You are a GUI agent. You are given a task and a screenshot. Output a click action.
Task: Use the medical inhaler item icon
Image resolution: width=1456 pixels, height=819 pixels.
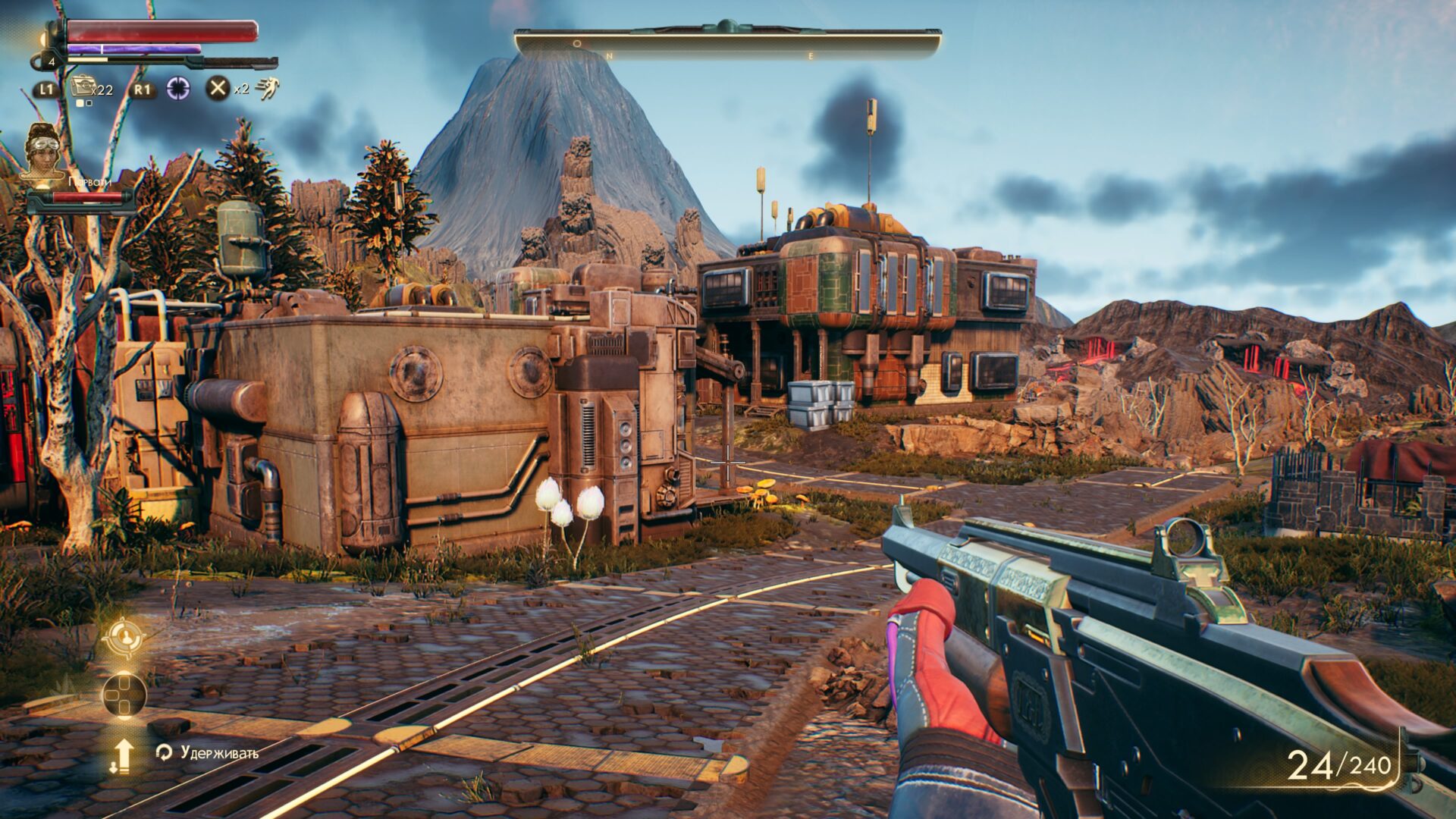[83, 87]
